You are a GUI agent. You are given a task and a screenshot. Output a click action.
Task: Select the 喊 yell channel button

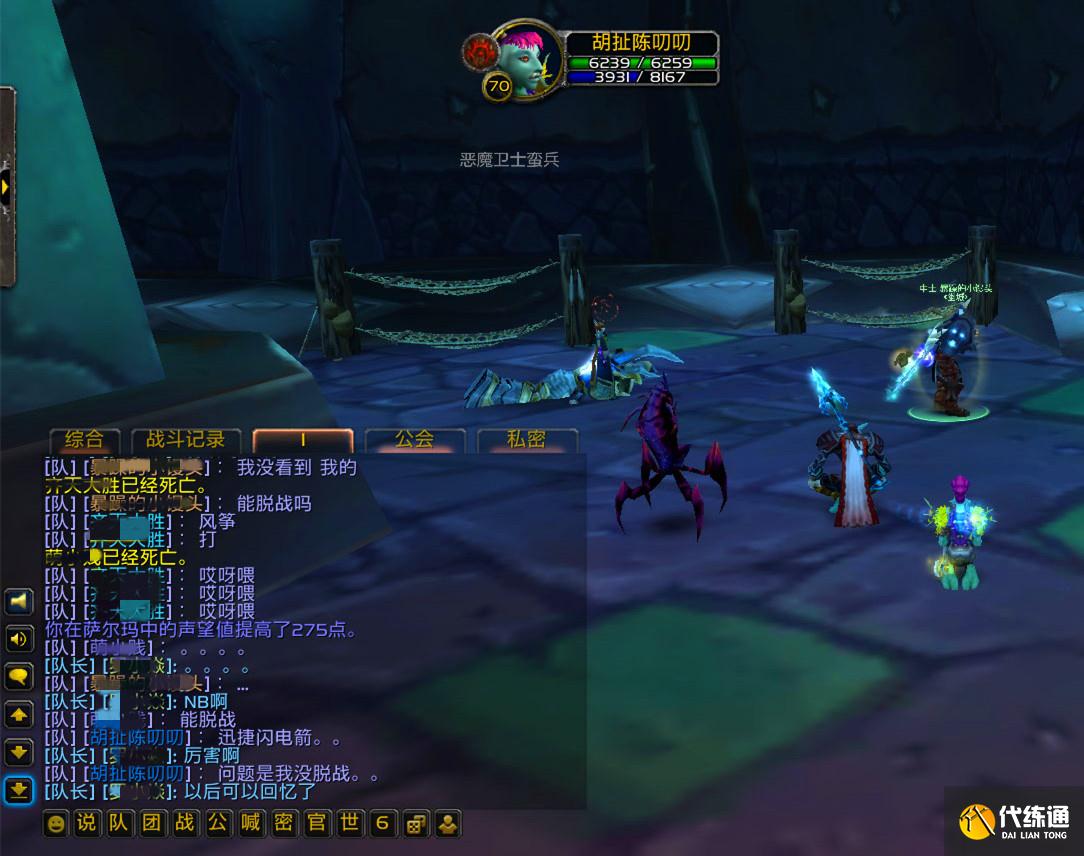251,824
